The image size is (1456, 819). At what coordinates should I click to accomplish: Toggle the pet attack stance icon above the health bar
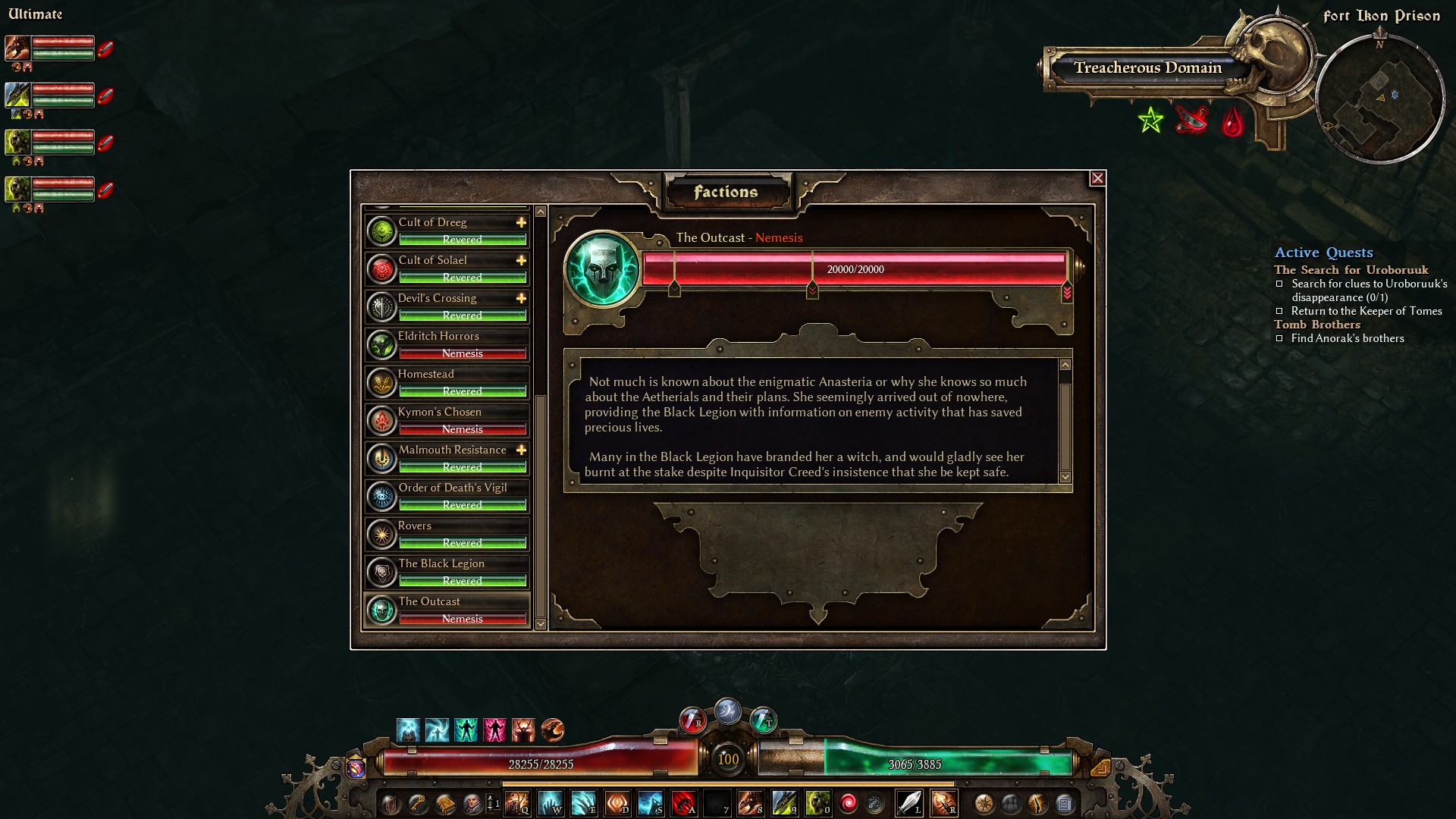click(551, 730)
